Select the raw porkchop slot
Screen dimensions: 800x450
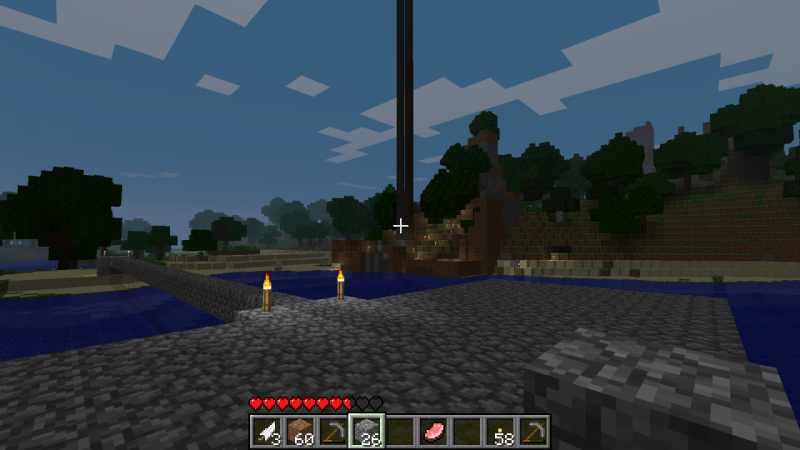tap(433, 431)
